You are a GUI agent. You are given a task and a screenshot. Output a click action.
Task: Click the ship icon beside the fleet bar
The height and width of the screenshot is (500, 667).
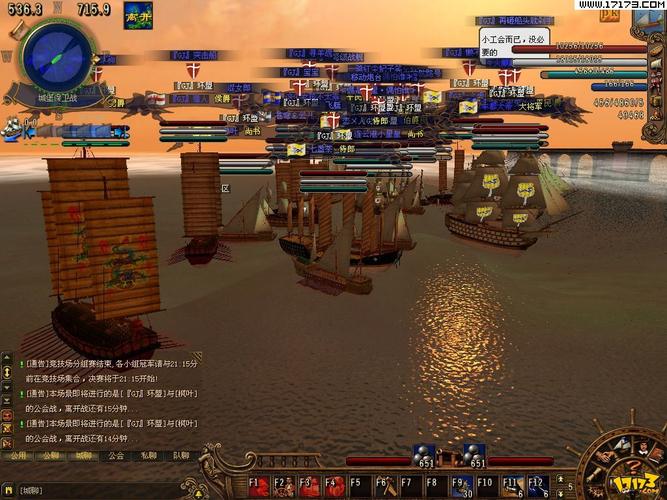[12, 128]
